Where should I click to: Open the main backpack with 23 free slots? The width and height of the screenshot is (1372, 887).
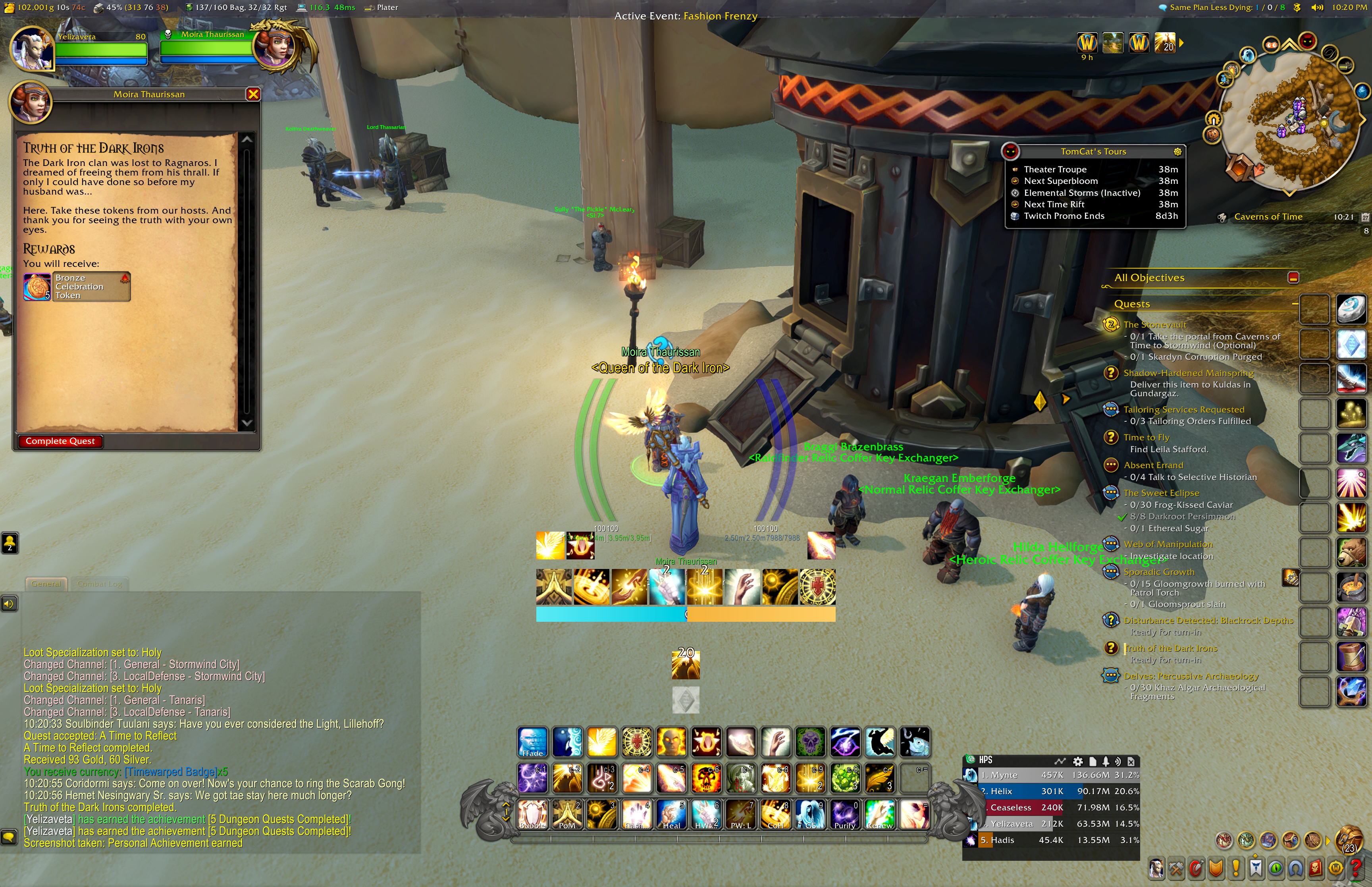click(x=1349, y=840)
